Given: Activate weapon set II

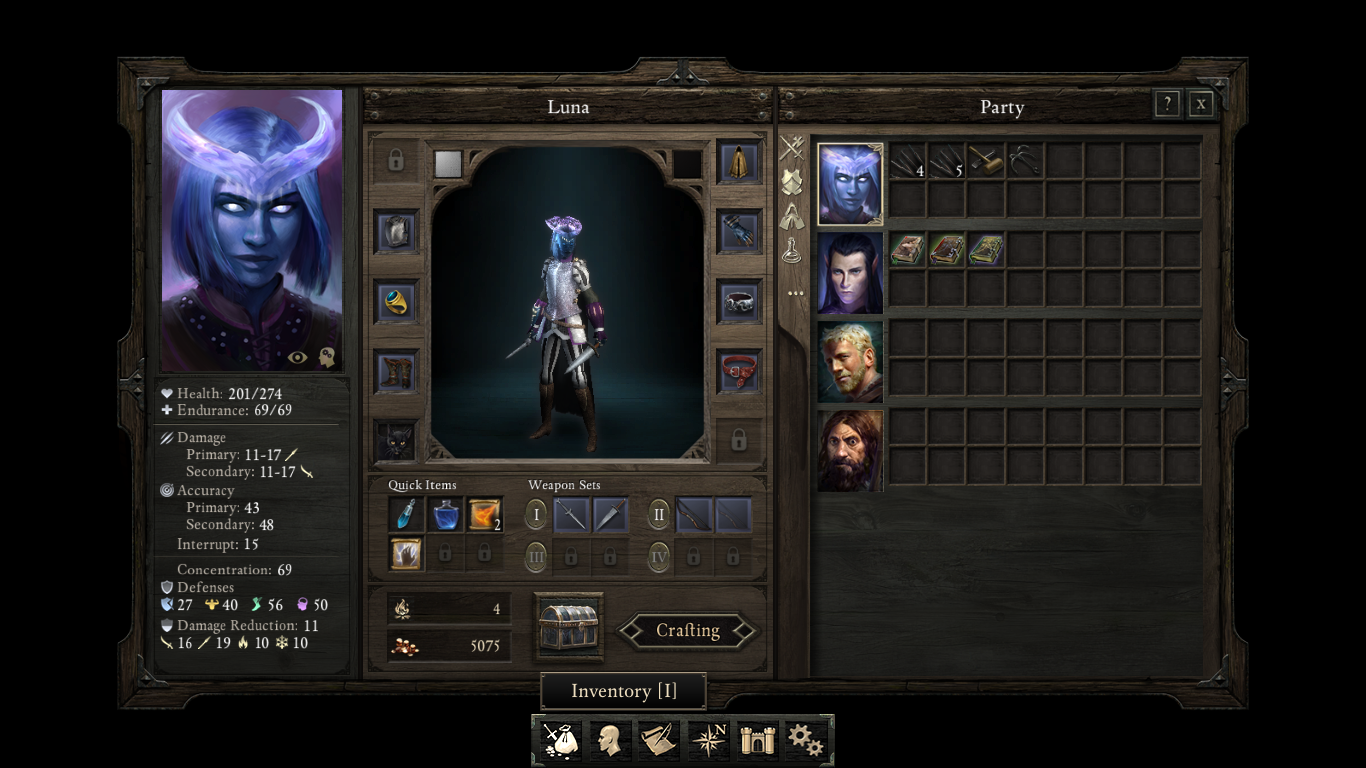Looking at the screenshot, I should tap(658, 515).
